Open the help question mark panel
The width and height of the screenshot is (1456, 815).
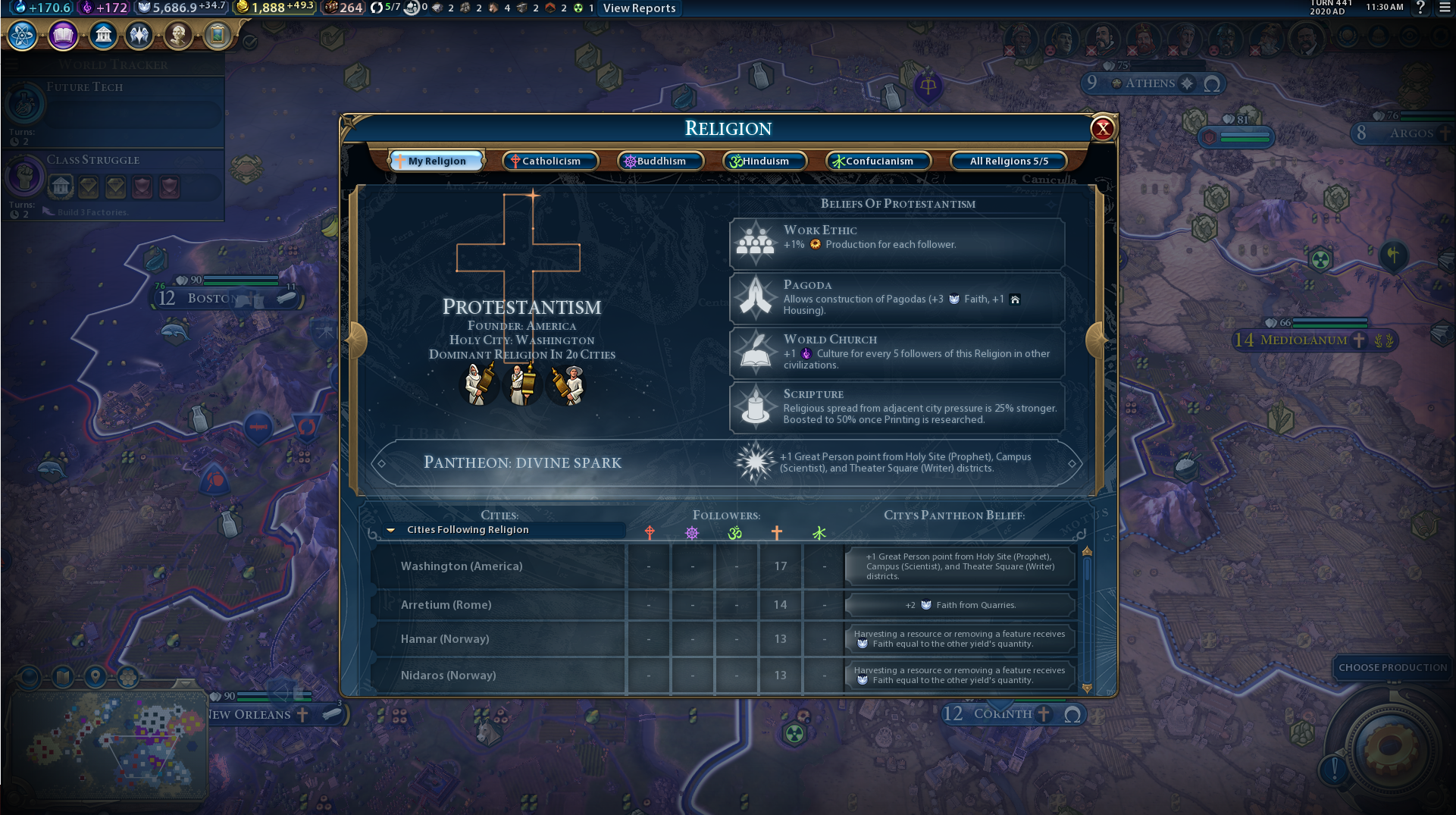pos(1420,8)
